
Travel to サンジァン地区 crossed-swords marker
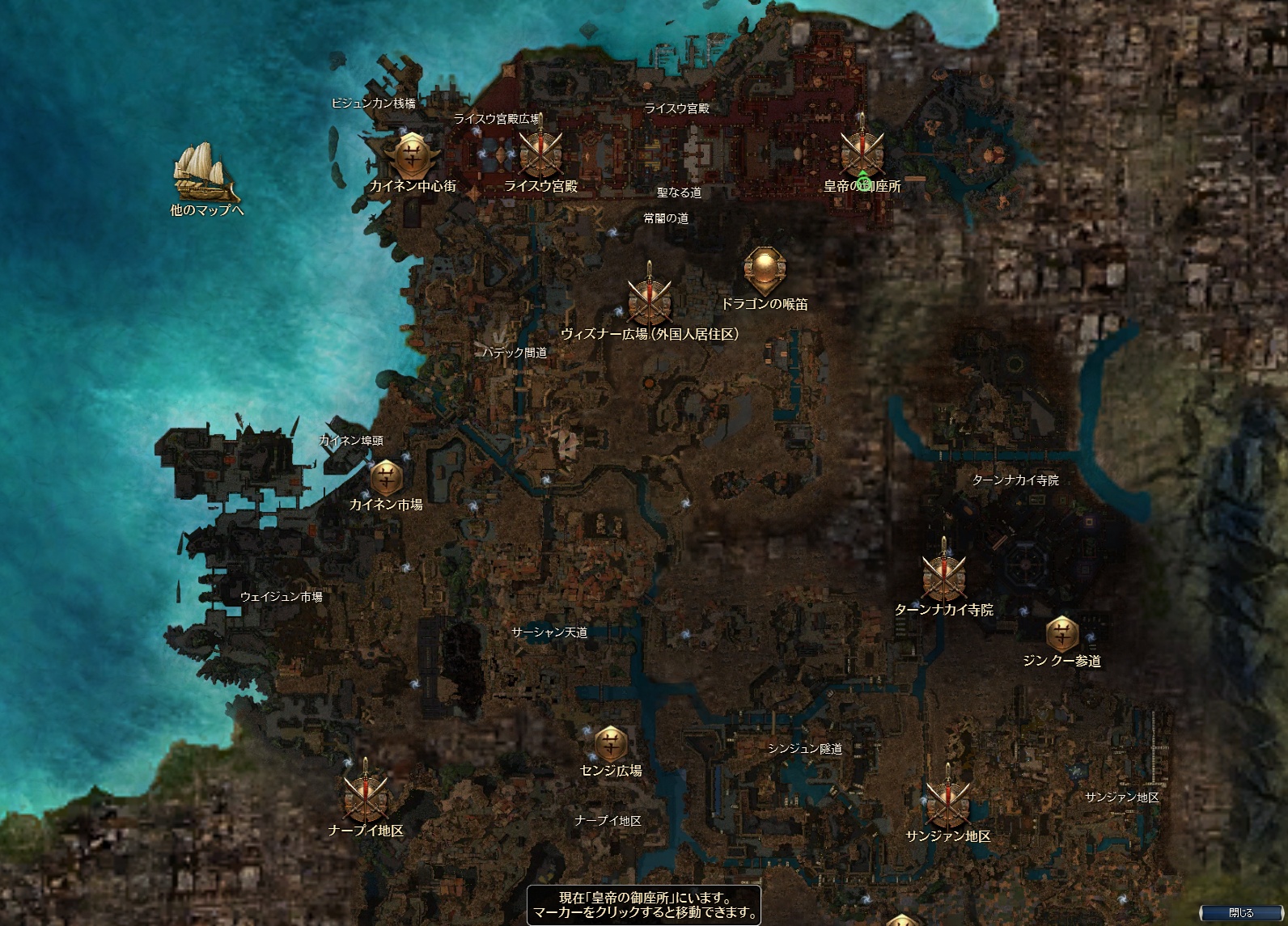(x=947, y=801)
